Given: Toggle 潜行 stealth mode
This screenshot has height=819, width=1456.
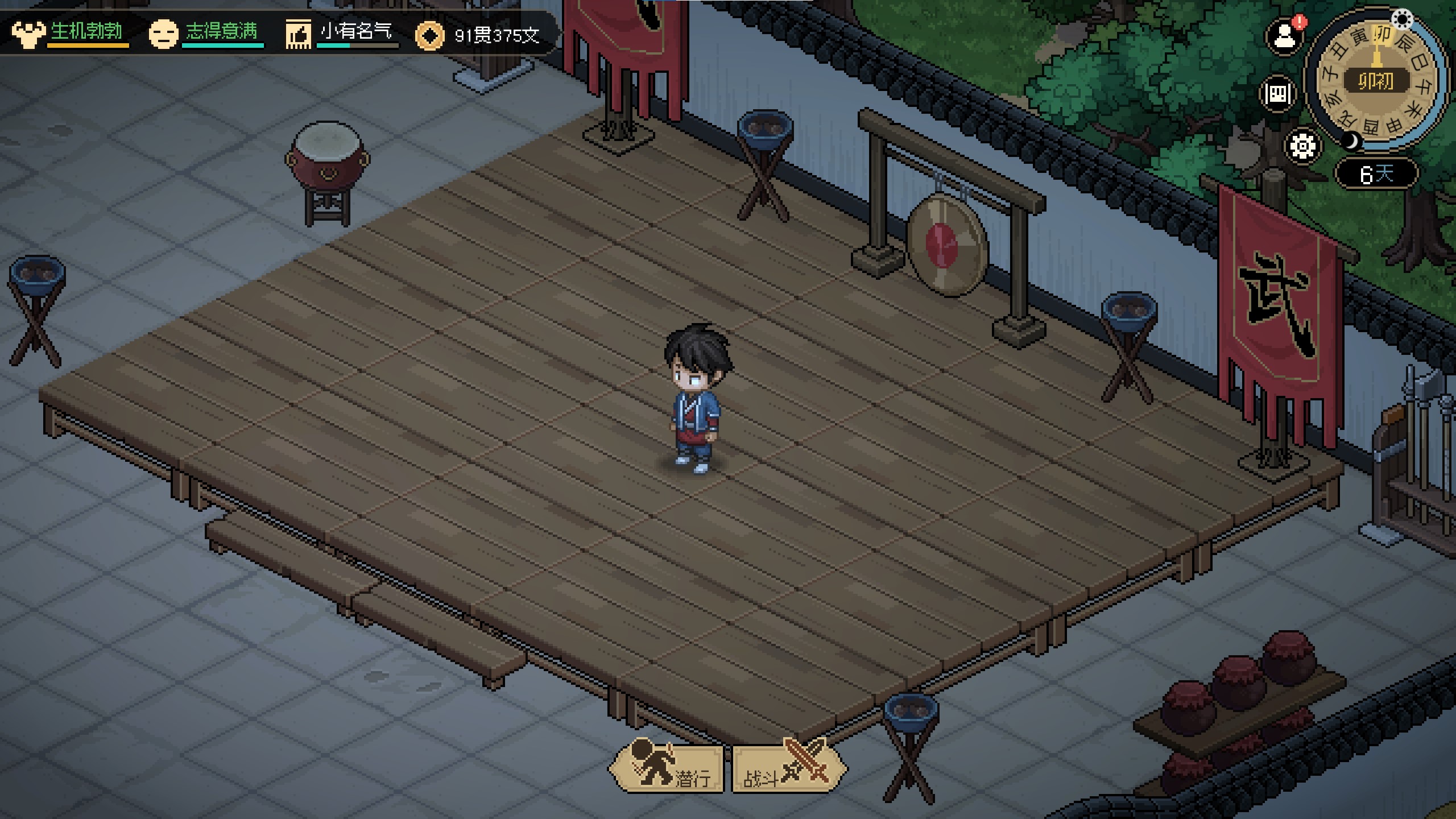Looking at the screenshot, I should pos(667,768).
